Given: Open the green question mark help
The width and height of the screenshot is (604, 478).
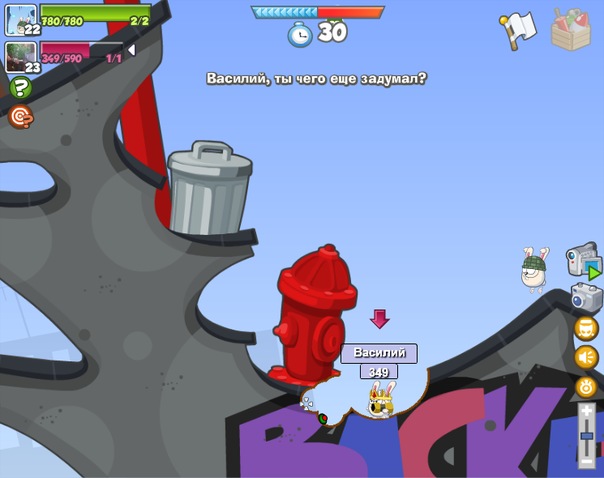Looking at the screenshot, I should pos(20,88).
